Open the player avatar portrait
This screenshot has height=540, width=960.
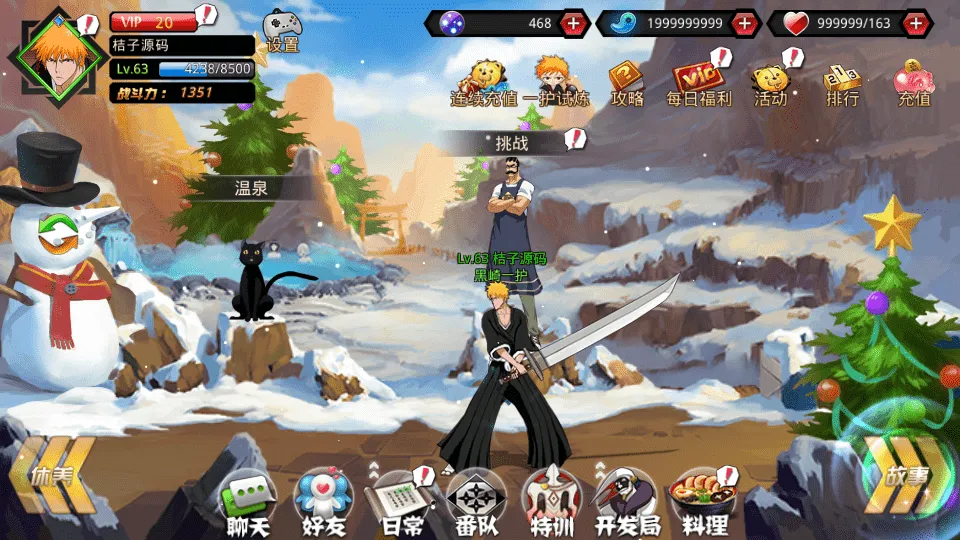pos(54,56)
